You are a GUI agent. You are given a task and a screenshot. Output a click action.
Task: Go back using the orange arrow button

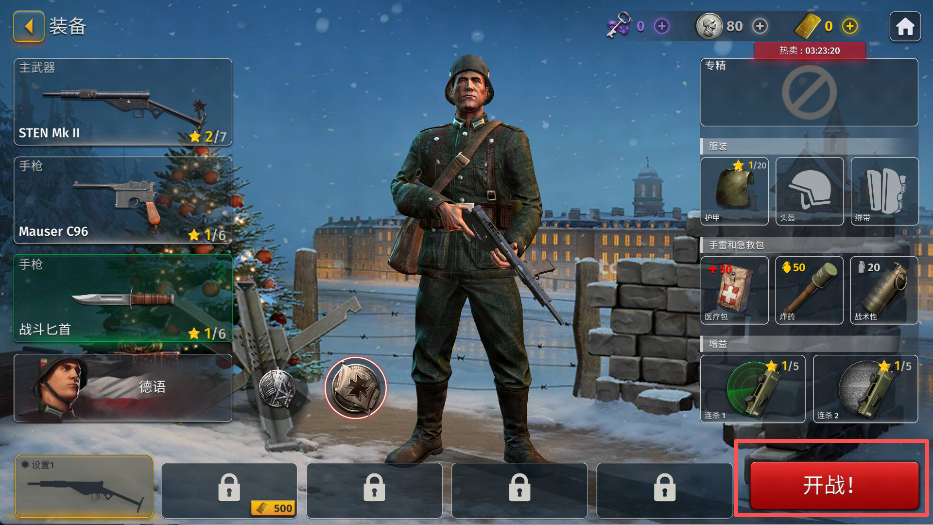click(28, 26)
